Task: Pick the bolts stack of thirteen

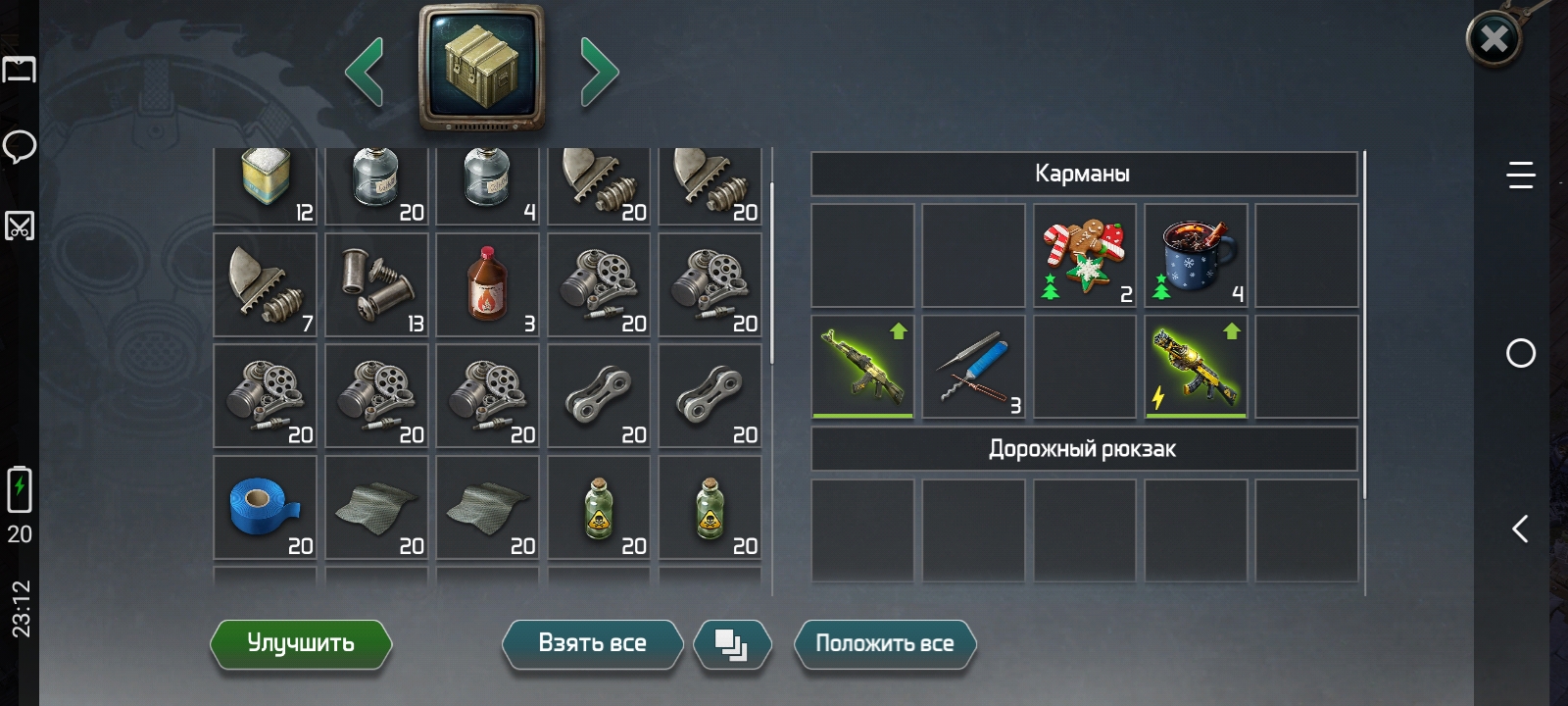Action: pos(376,284)
